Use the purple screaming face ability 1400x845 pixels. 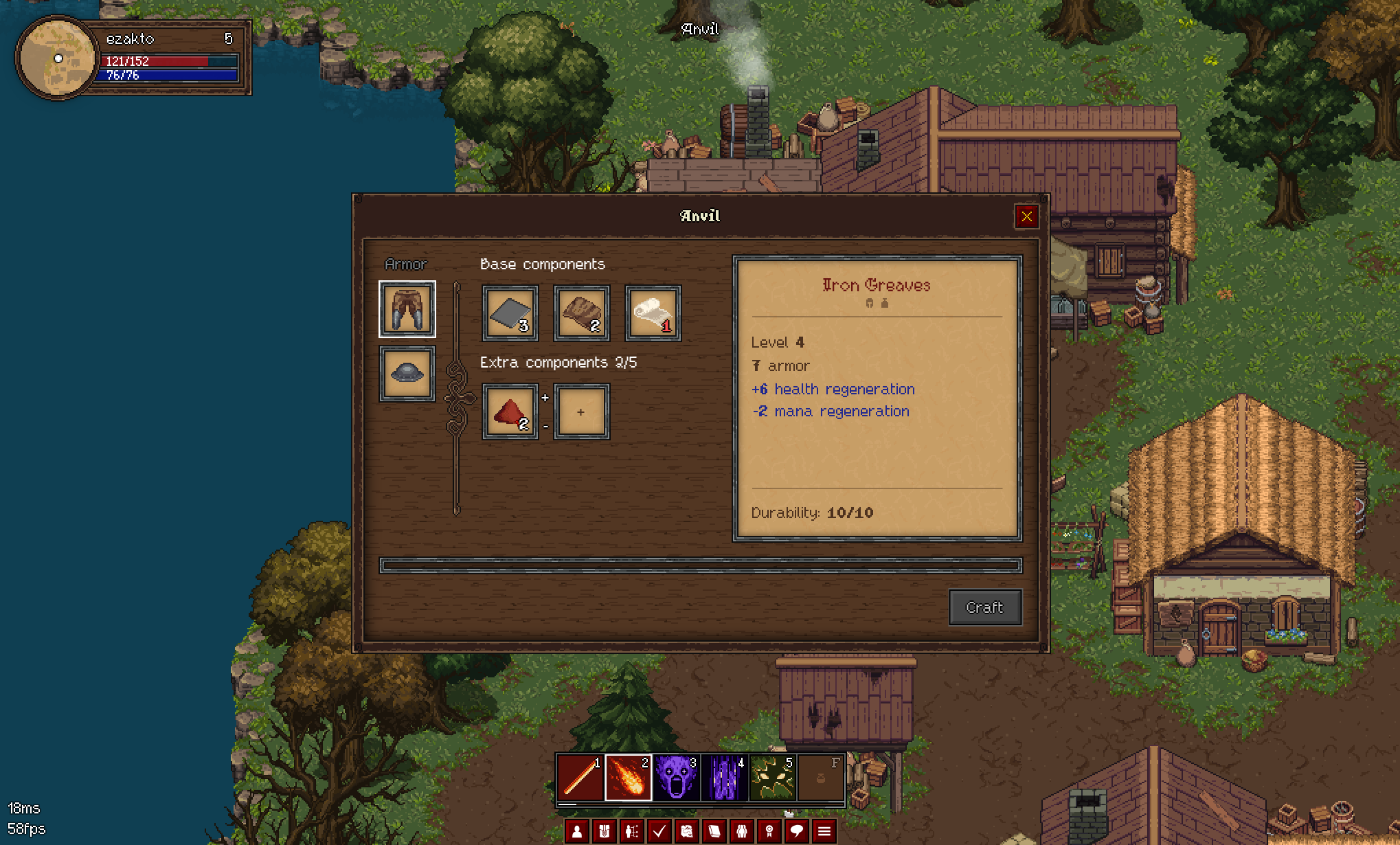click(x=676, y=778)
